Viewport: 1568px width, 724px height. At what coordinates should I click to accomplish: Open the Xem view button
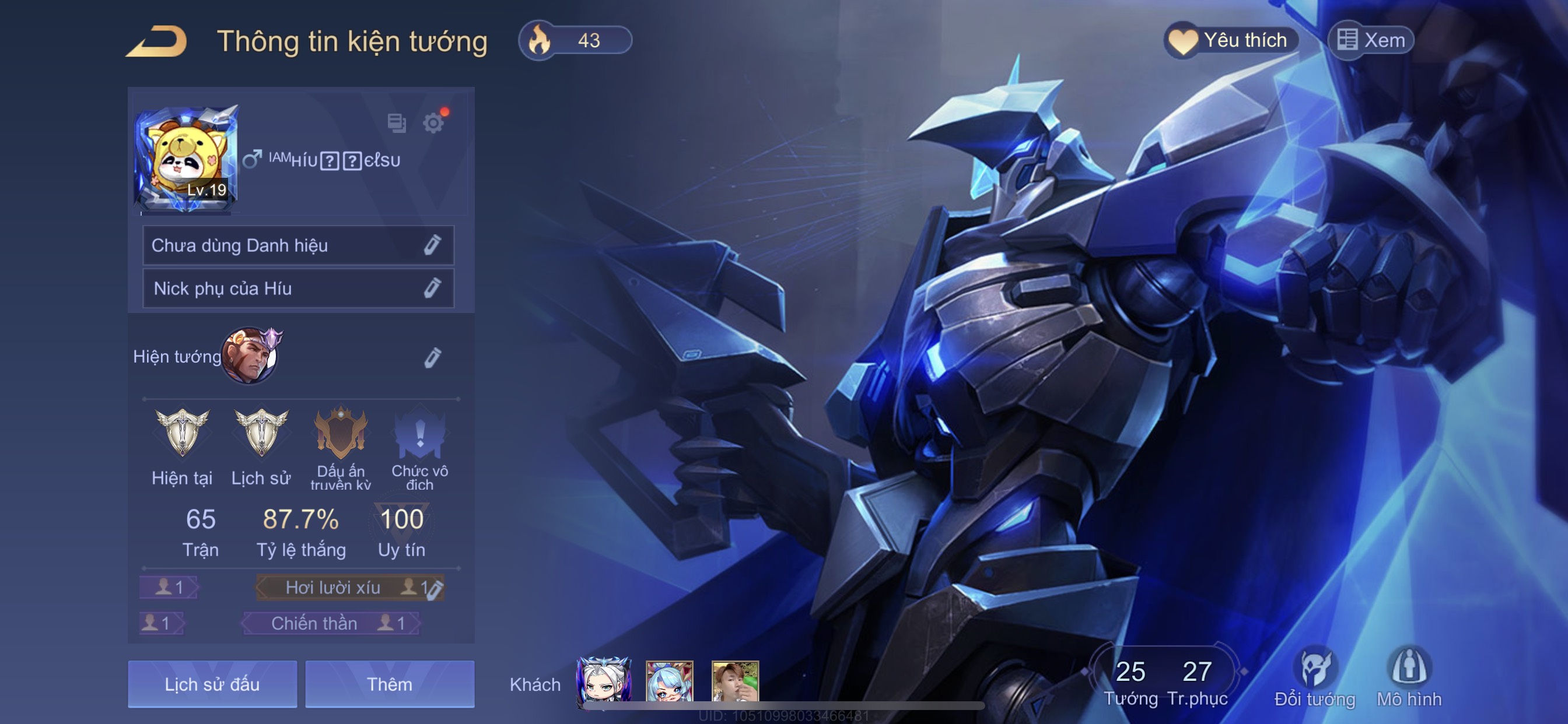click(x=1371, y=41)
